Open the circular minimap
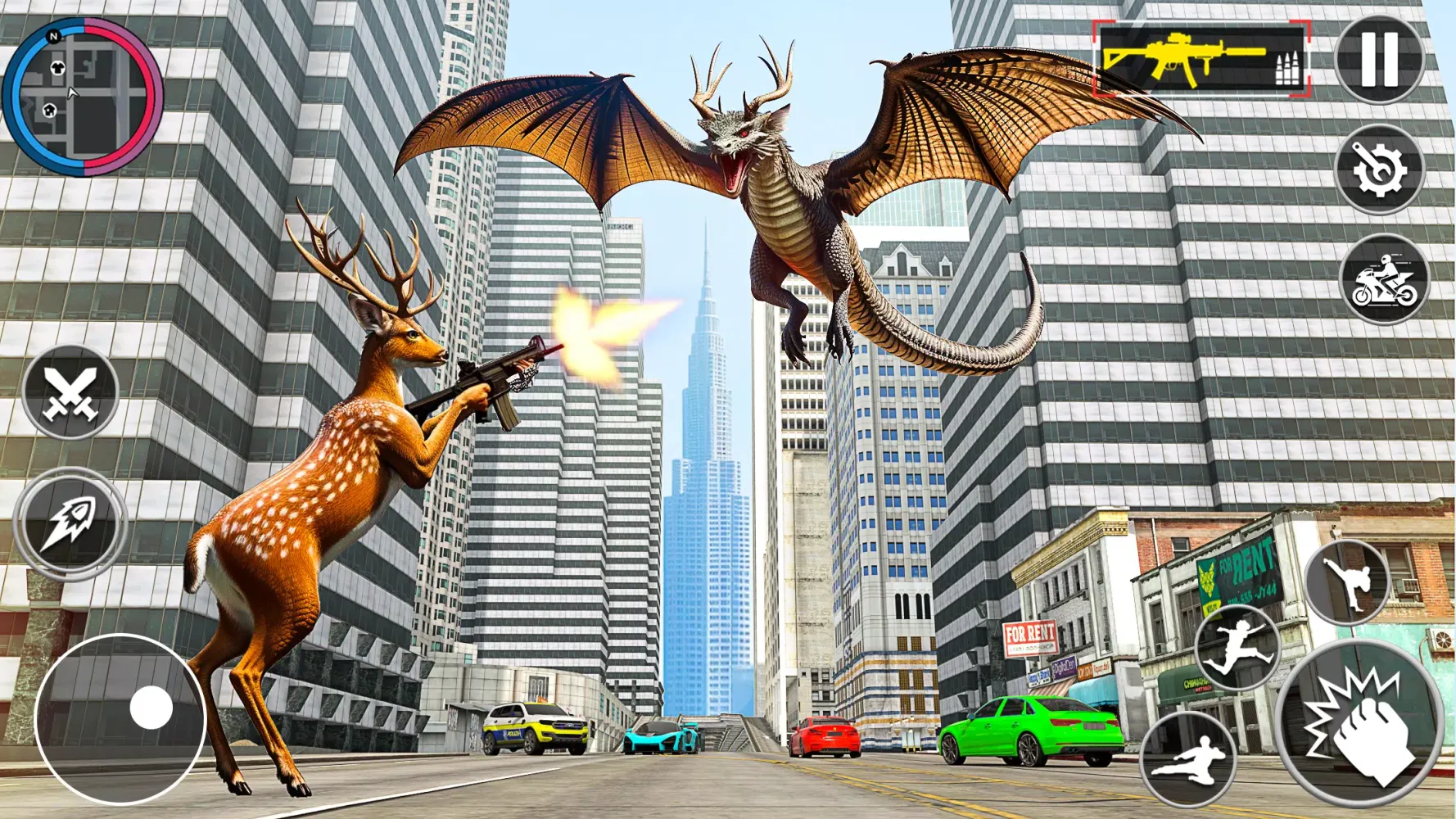 point(83,97)
